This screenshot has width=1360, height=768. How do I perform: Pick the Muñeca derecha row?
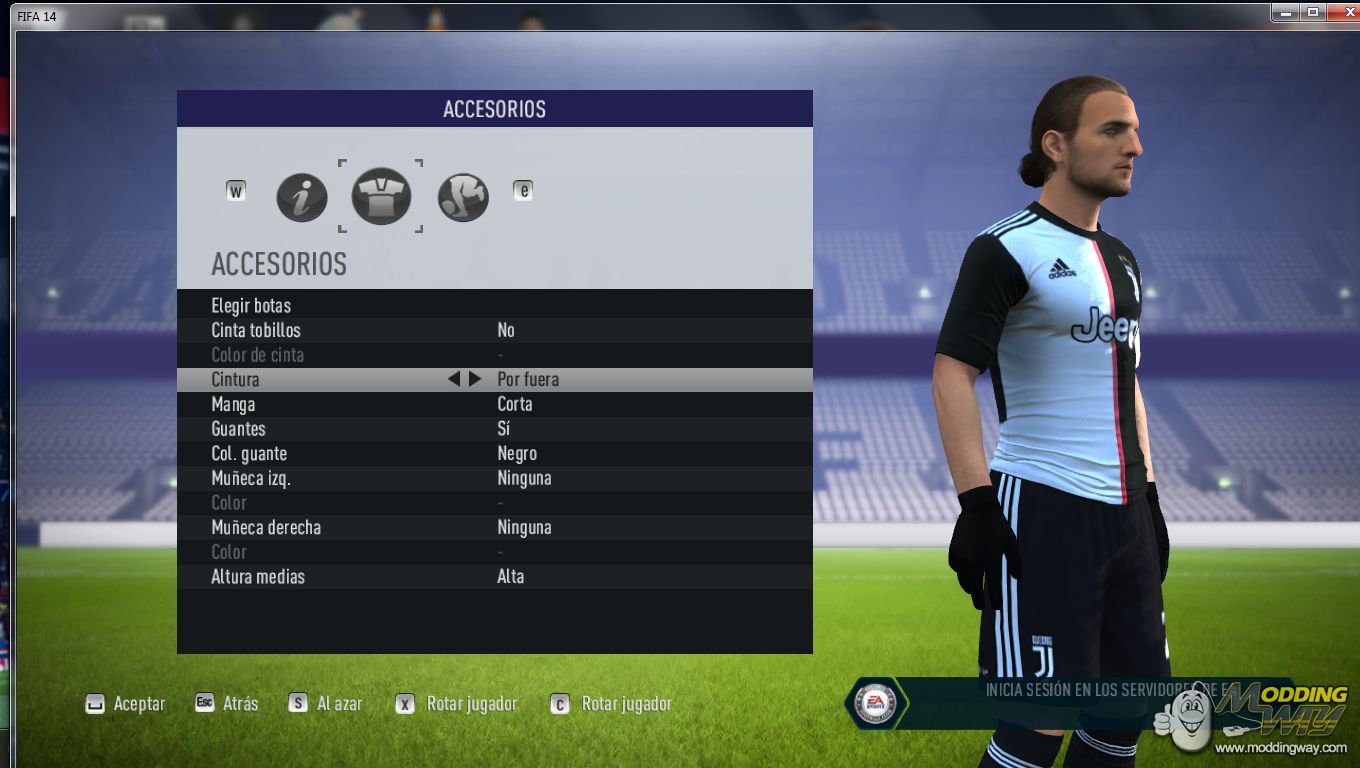click(266, 527)
